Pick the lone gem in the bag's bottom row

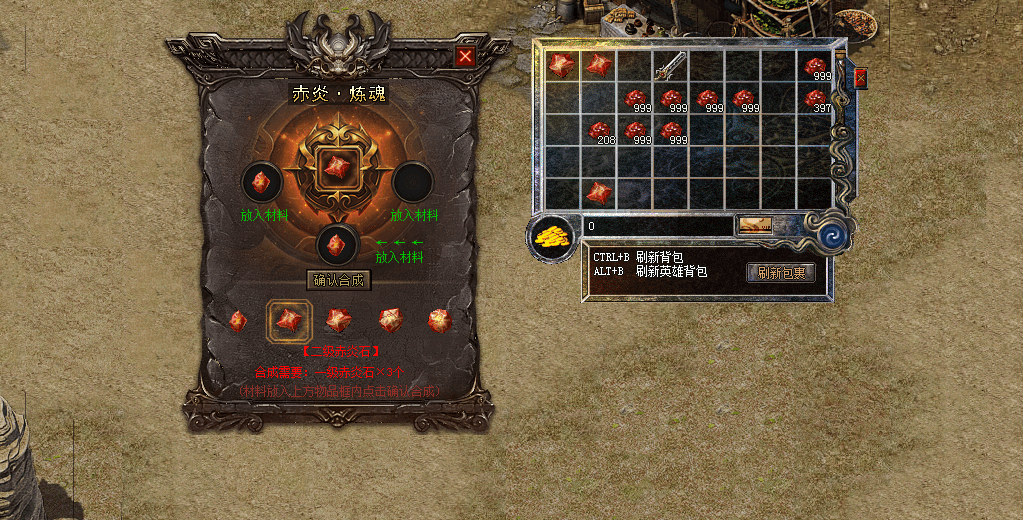pyautogui.click(x=598, y=192)
